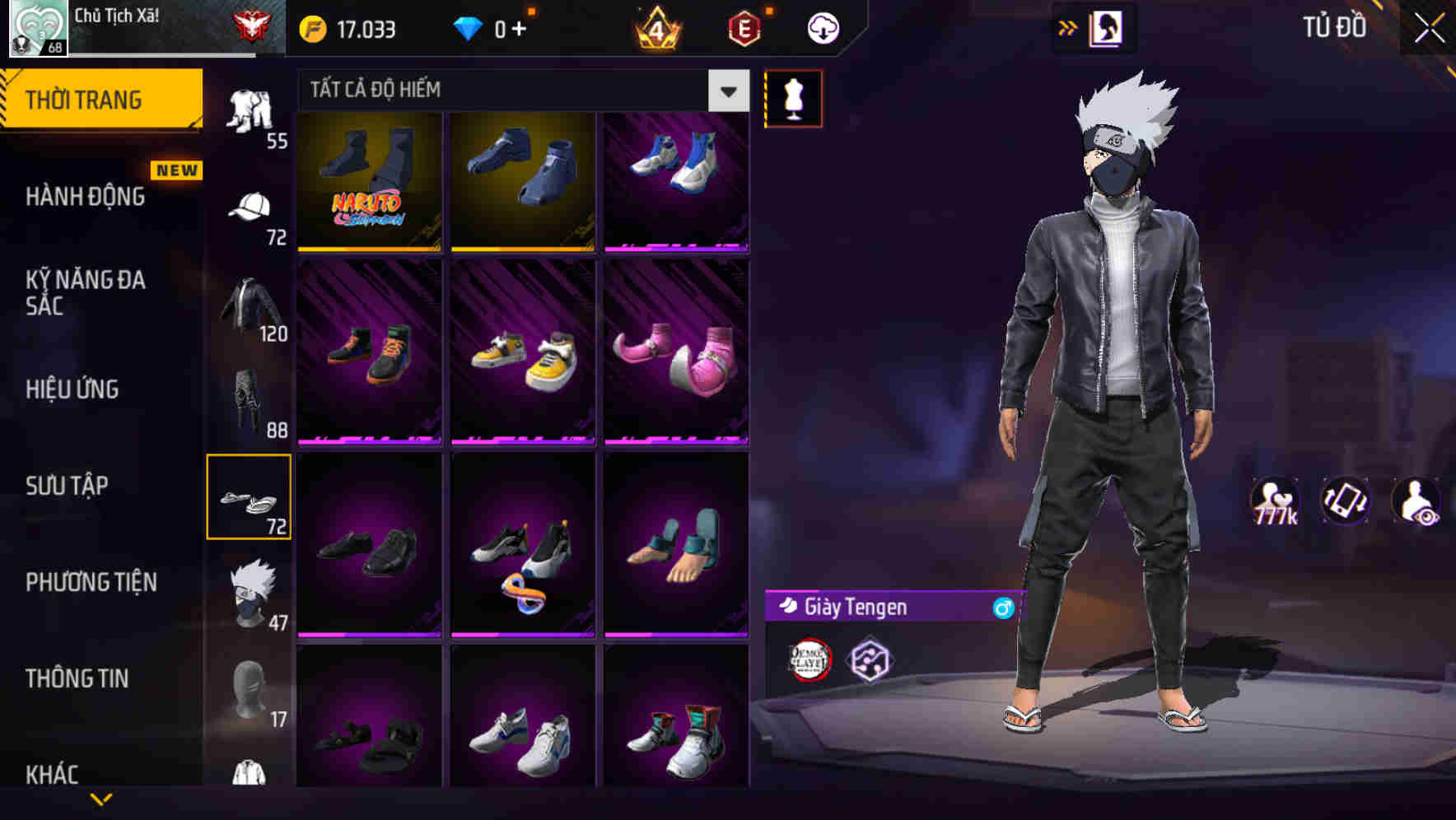Click the gold rarity bar under the Naruto sandals
1456x820 pixels.
(x=368, y=249)
